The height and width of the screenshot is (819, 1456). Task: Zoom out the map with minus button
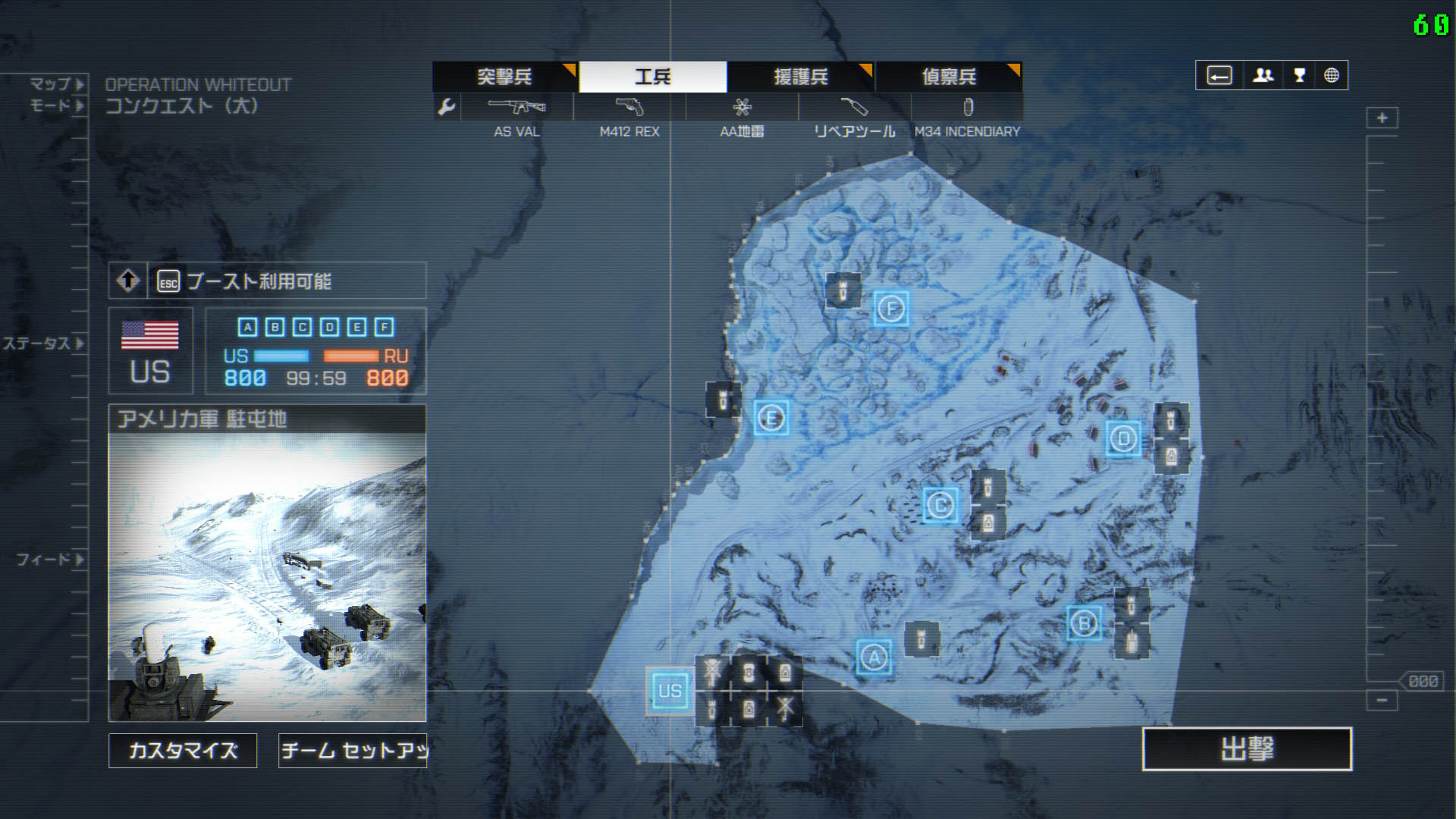point(1382,700)
